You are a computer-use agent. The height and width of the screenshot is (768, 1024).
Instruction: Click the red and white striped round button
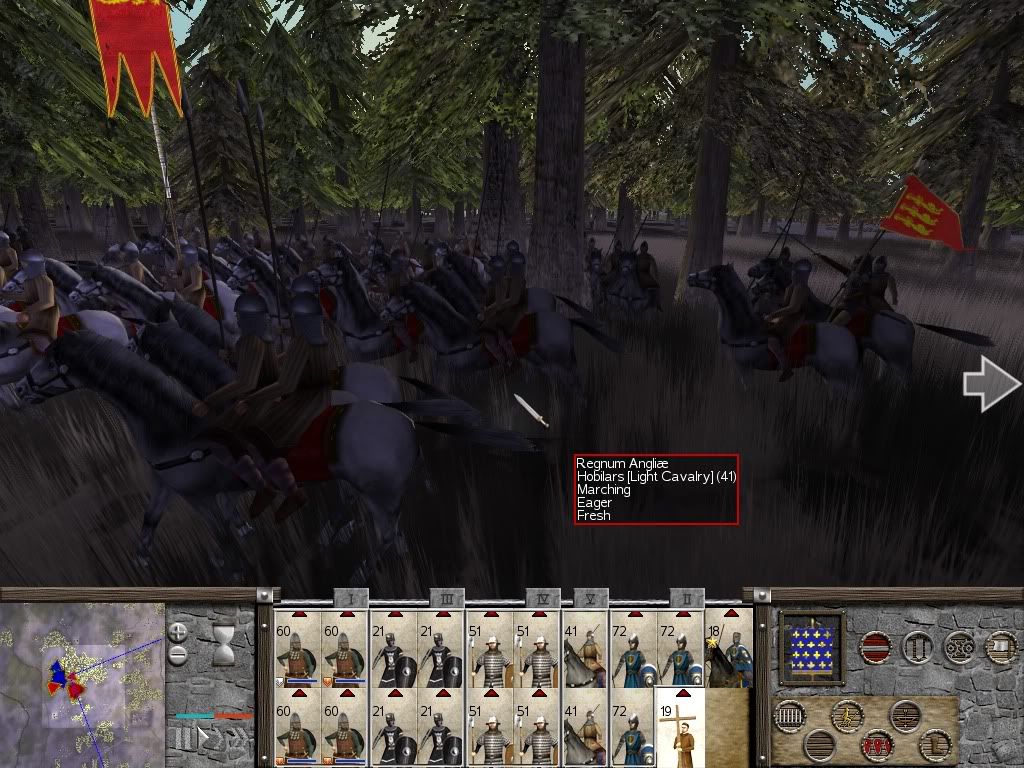(877, 646)
